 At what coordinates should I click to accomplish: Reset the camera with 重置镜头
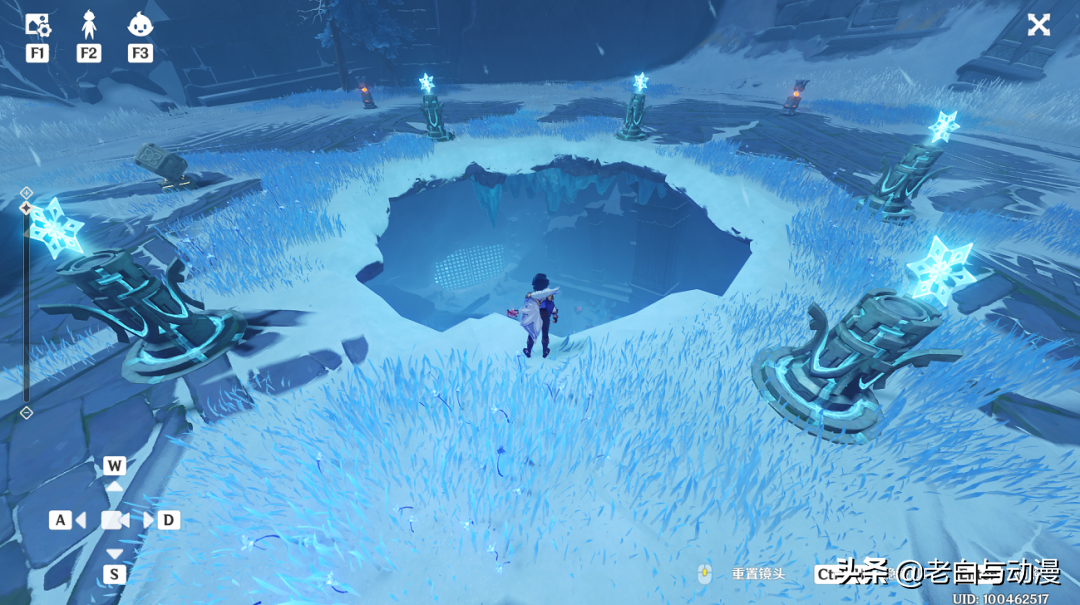757,574
